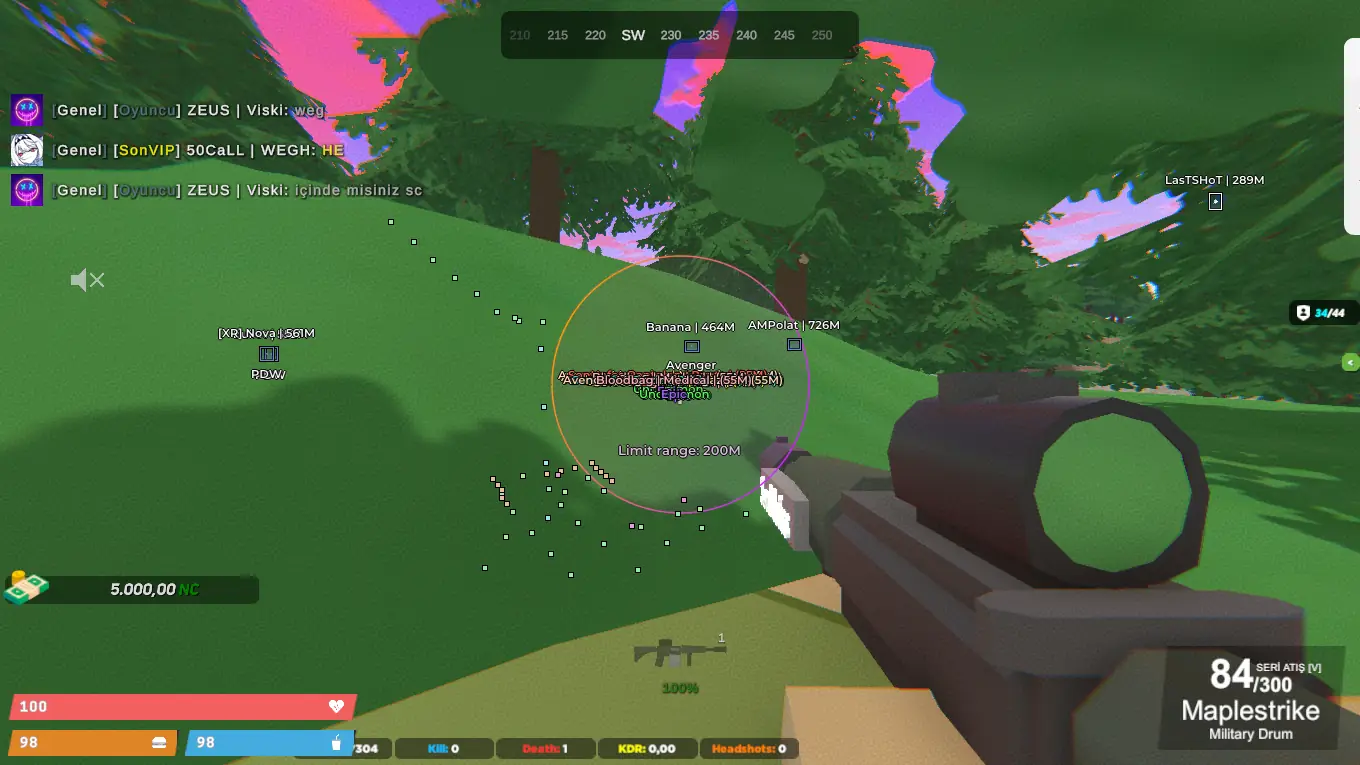Expand the green arrow side tab

click(x=1351, y=362)
